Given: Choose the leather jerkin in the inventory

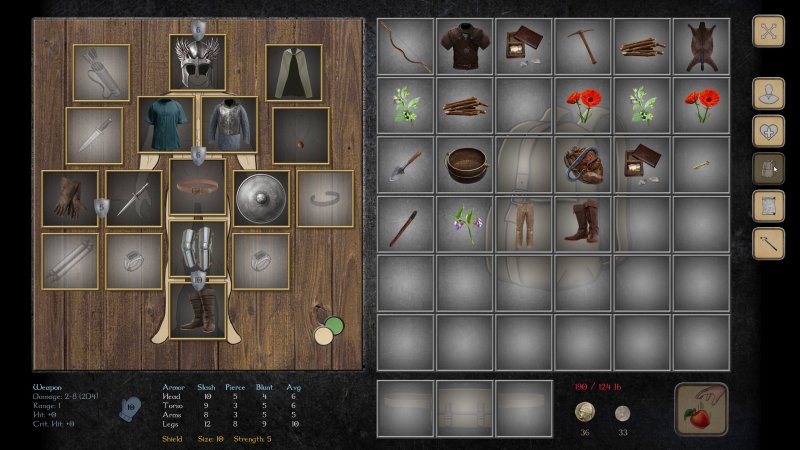Looking at the screenshot, I should point(465,46).
